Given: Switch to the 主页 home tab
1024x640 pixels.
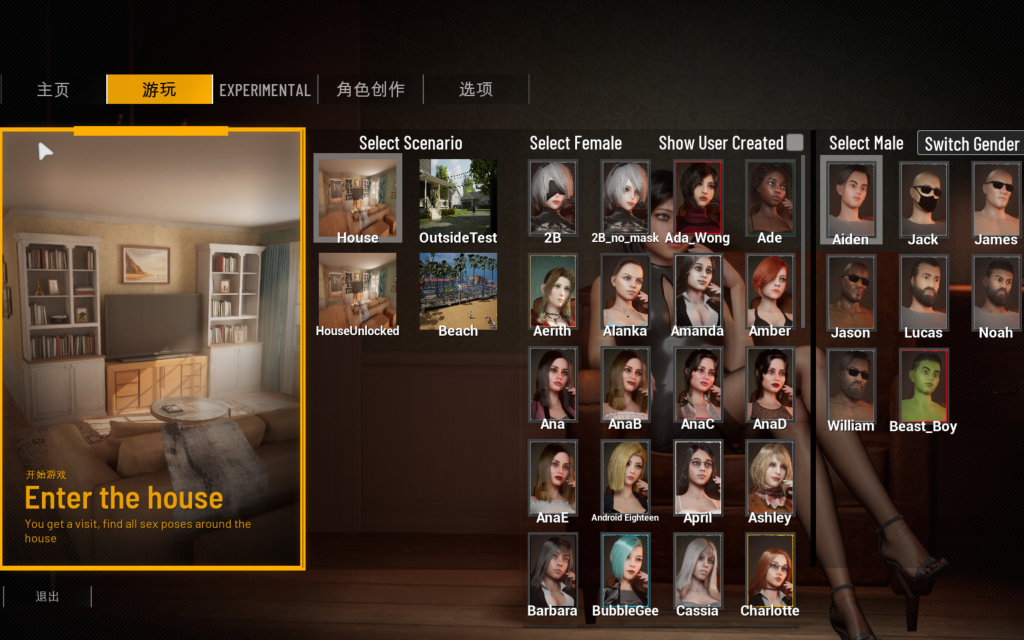Looking at the screenshot, I should click(53, 90).
